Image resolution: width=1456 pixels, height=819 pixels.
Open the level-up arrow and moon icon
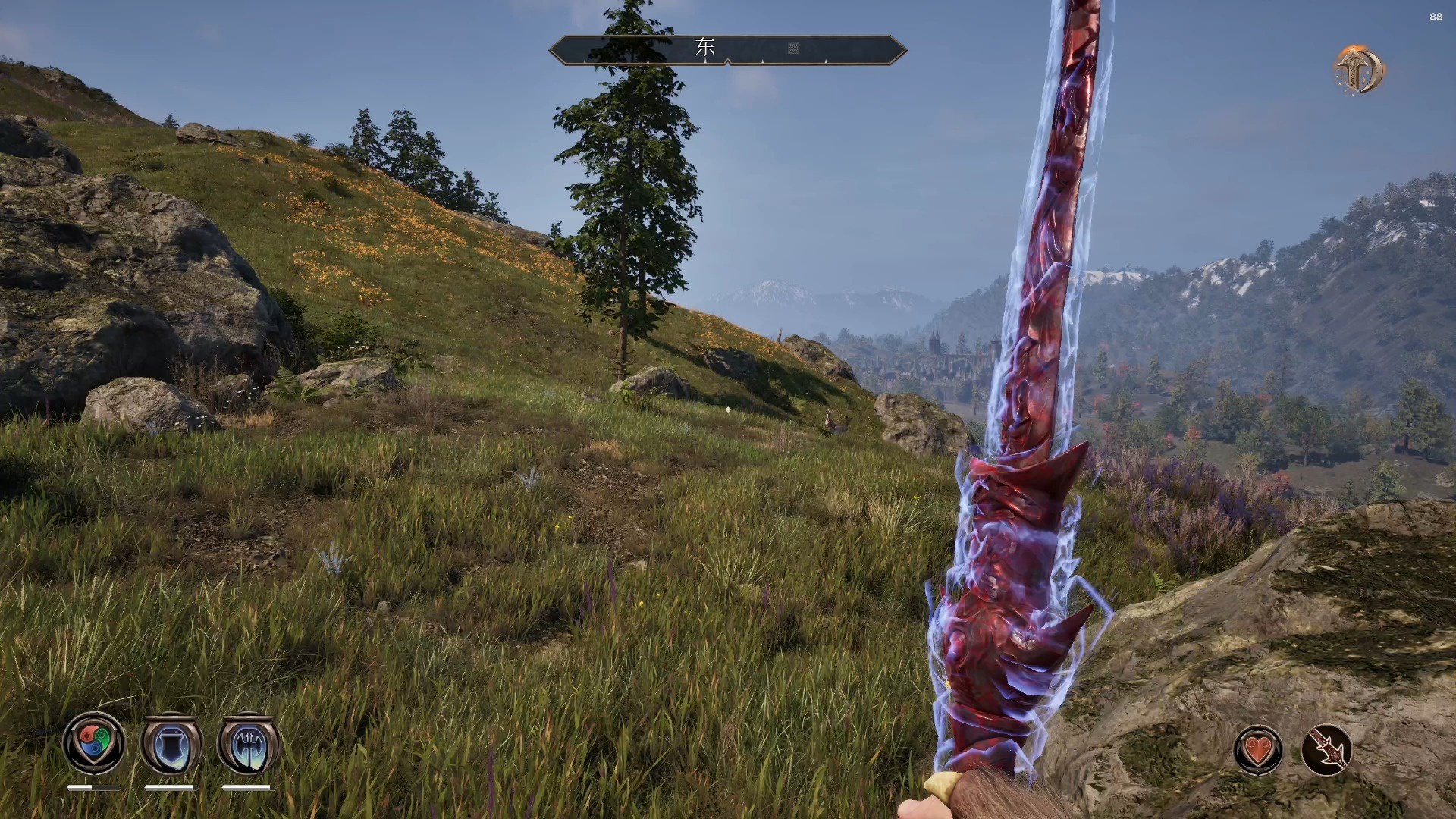point(1360,70)
